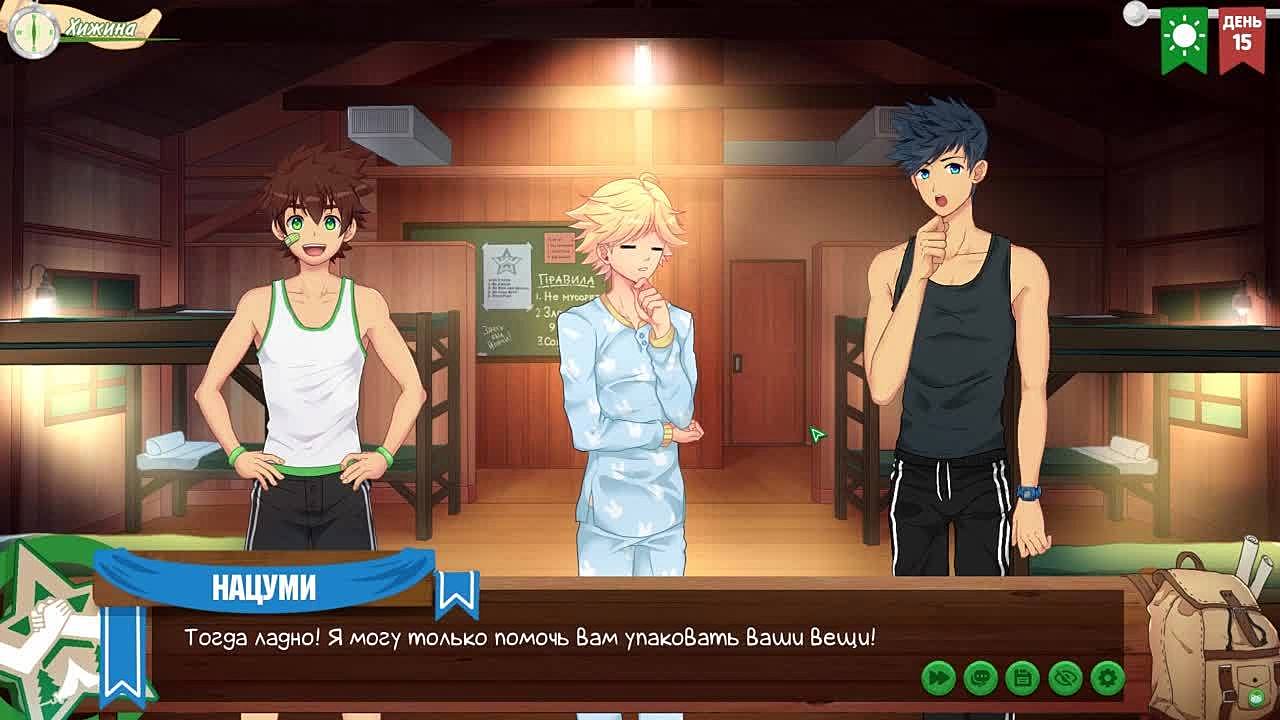Open settings with the gear button
This screenshot has height=720, width=1280.
(x=1107, y=678)
